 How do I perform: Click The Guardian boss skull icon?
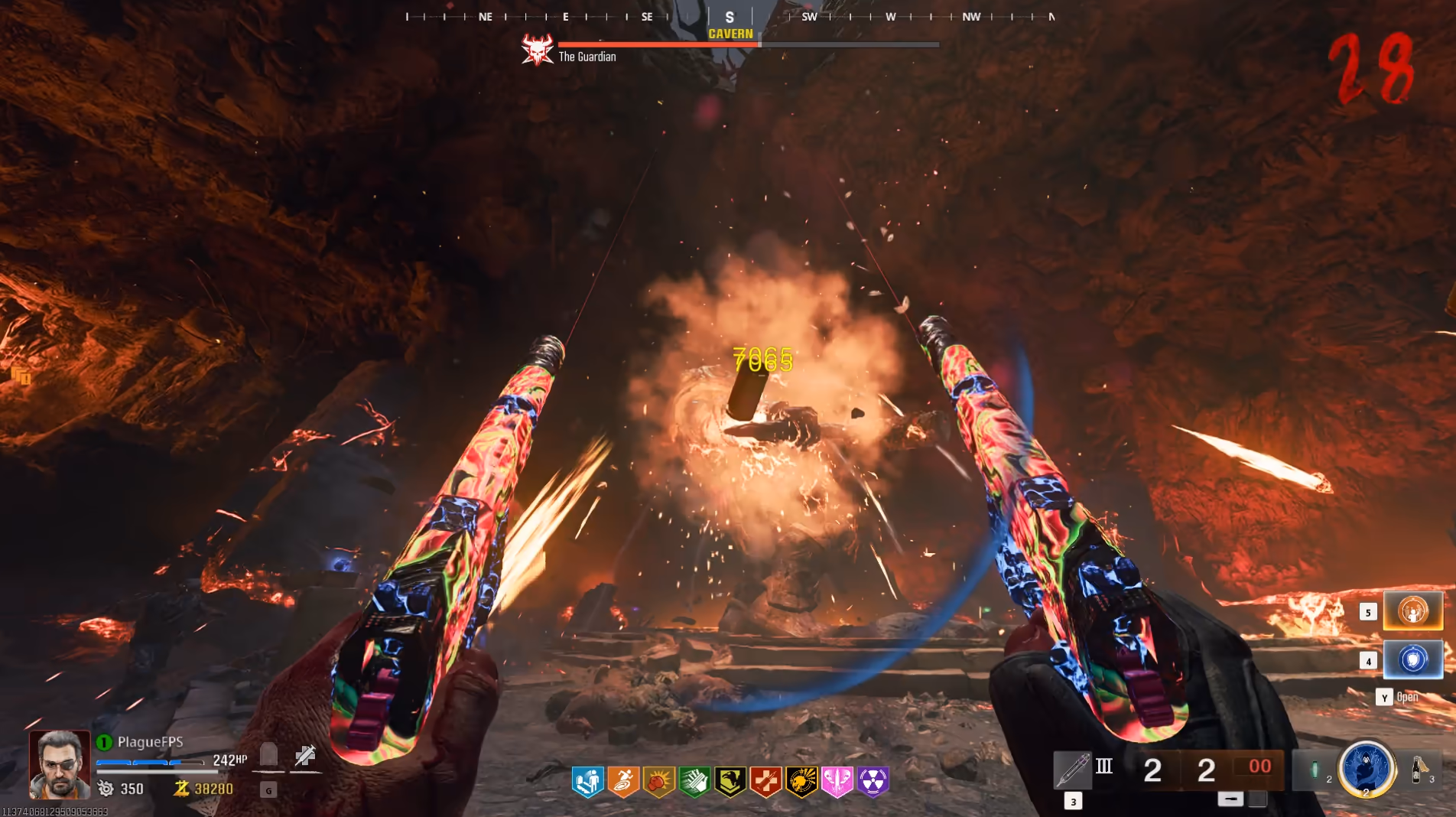coord(538,50)
